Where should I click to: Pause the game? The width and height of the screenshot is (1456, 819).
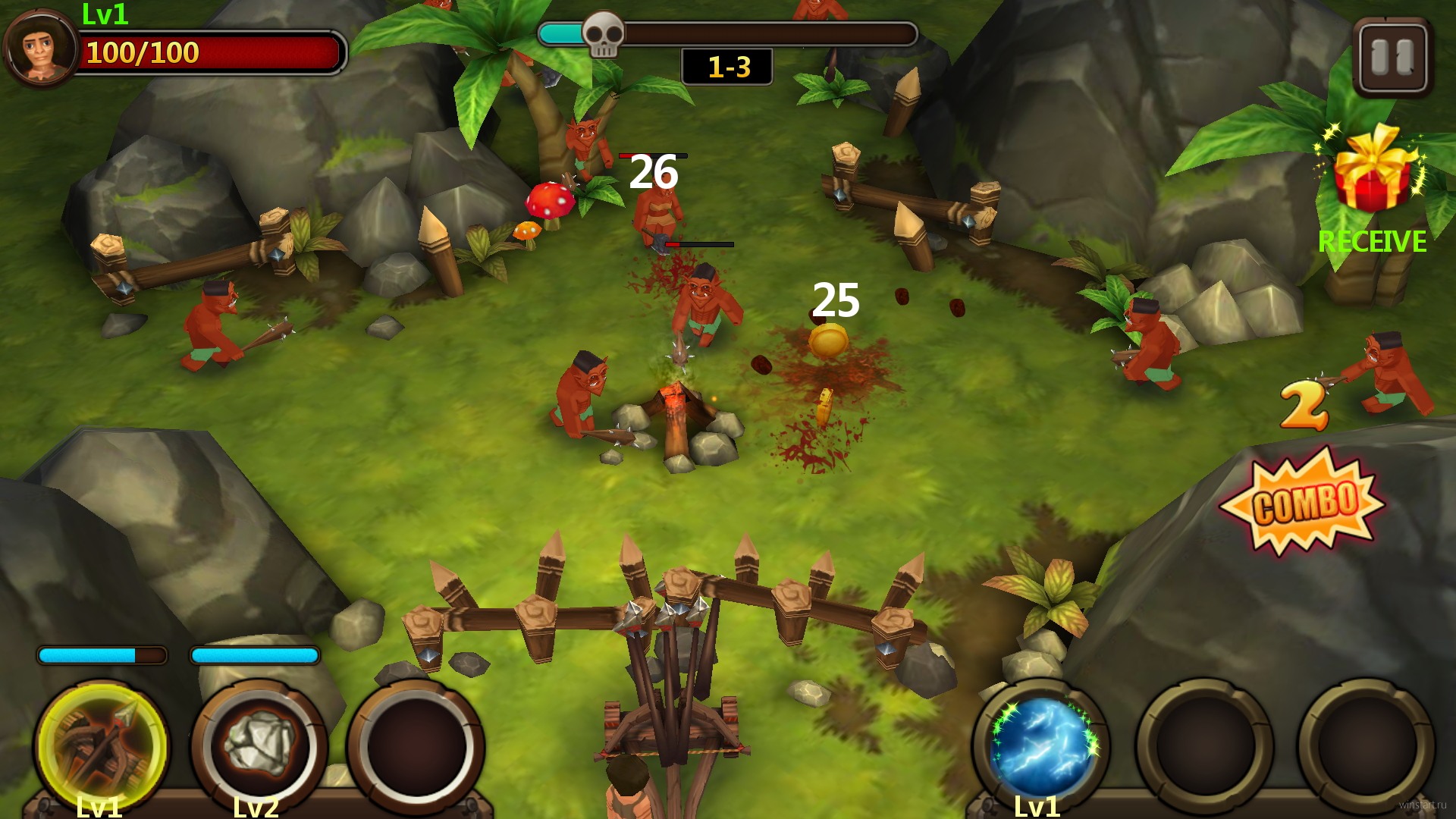pyautogui.click(x=1393, y=58)
